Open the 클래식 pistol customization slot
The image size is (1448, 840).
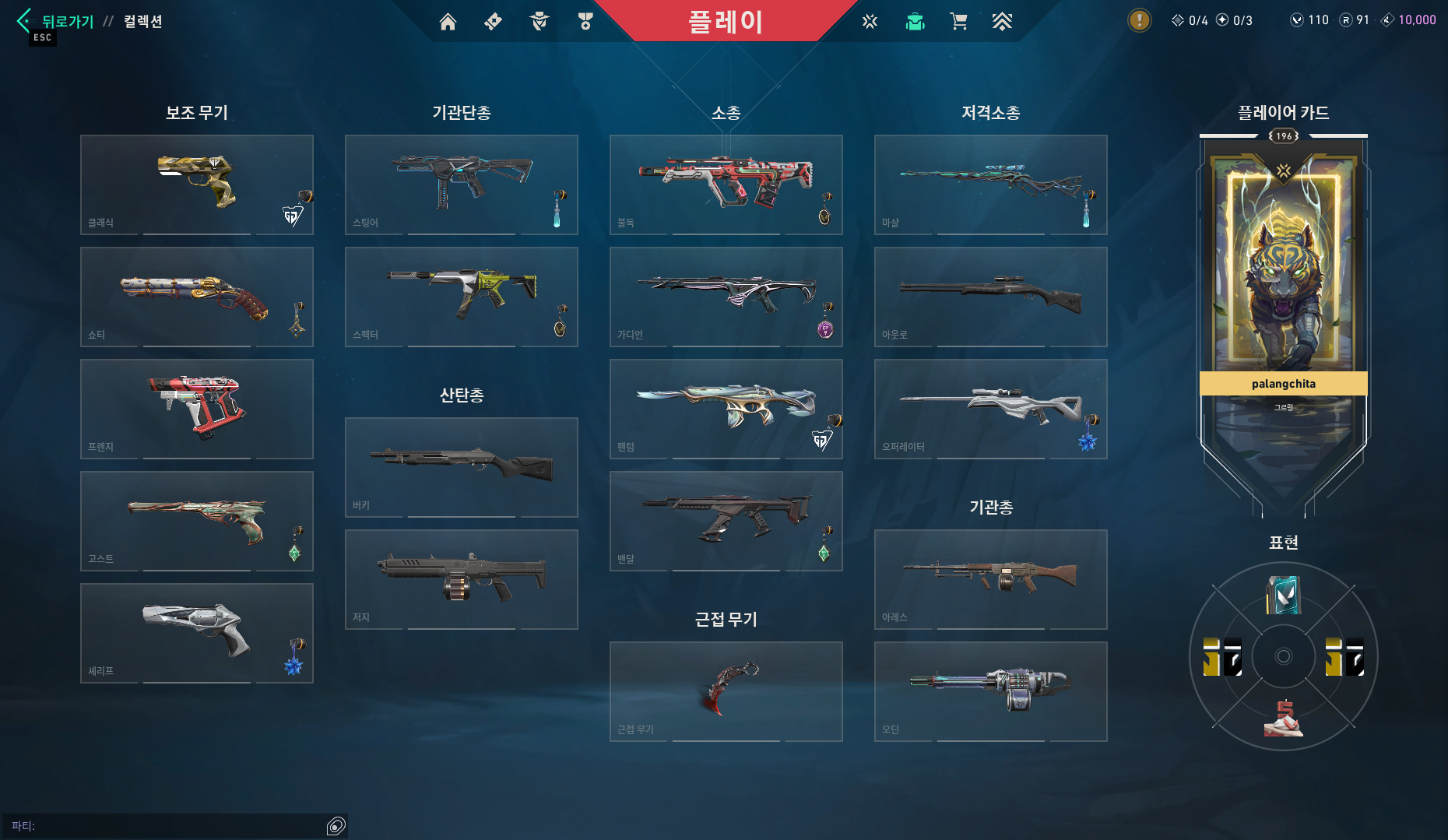point(196,185)
